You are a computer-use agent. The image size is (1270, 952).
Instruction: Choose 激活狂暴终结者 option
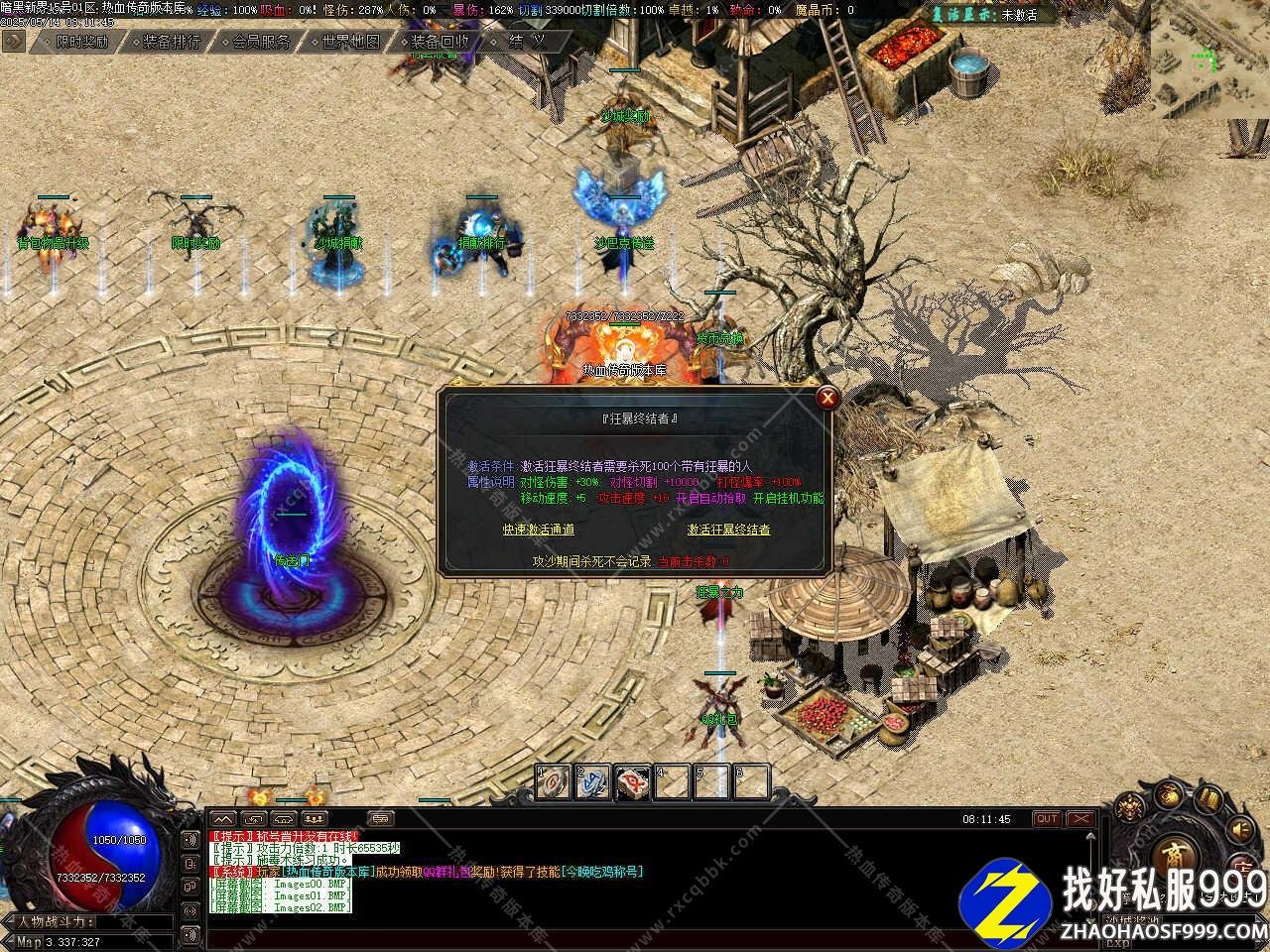coord(729,530)
